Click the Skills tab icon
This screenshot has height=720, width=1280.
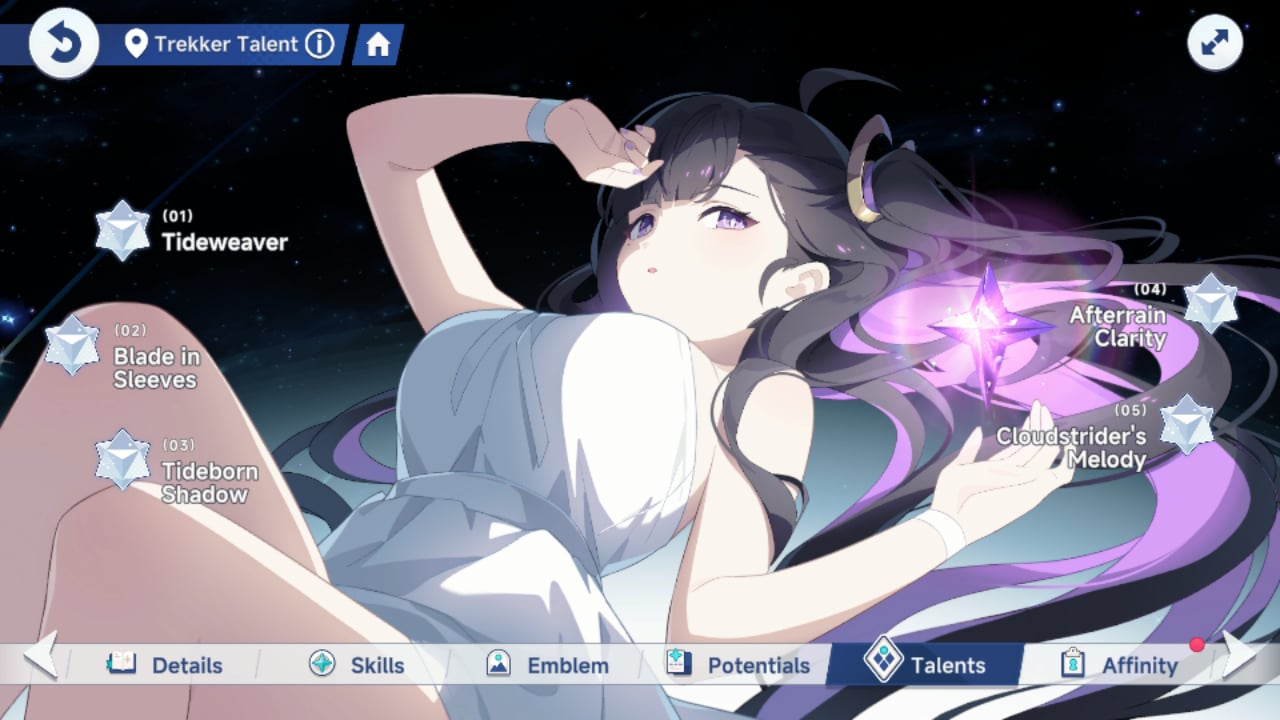[321, 664]
